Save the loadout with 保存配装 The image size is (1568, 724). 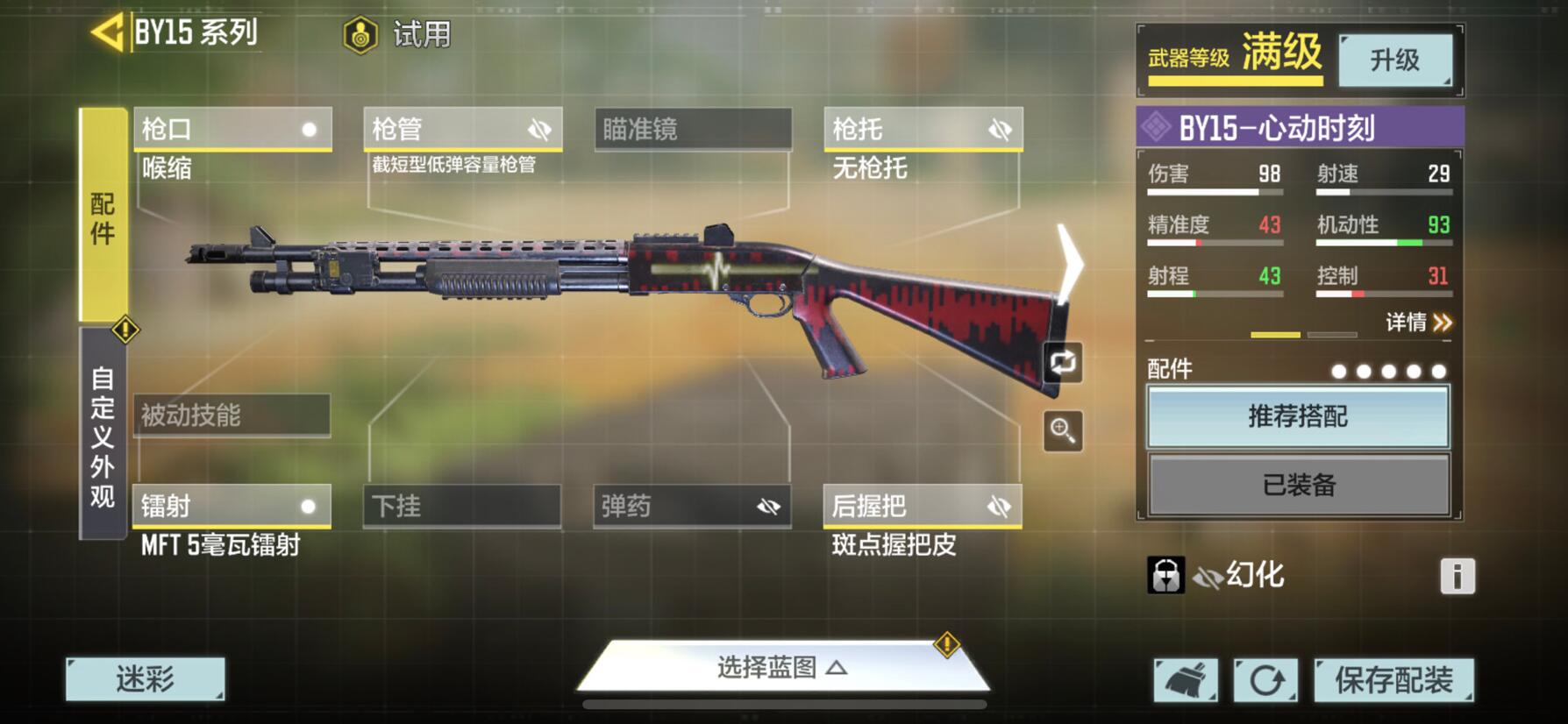[x=1393, y=680]
